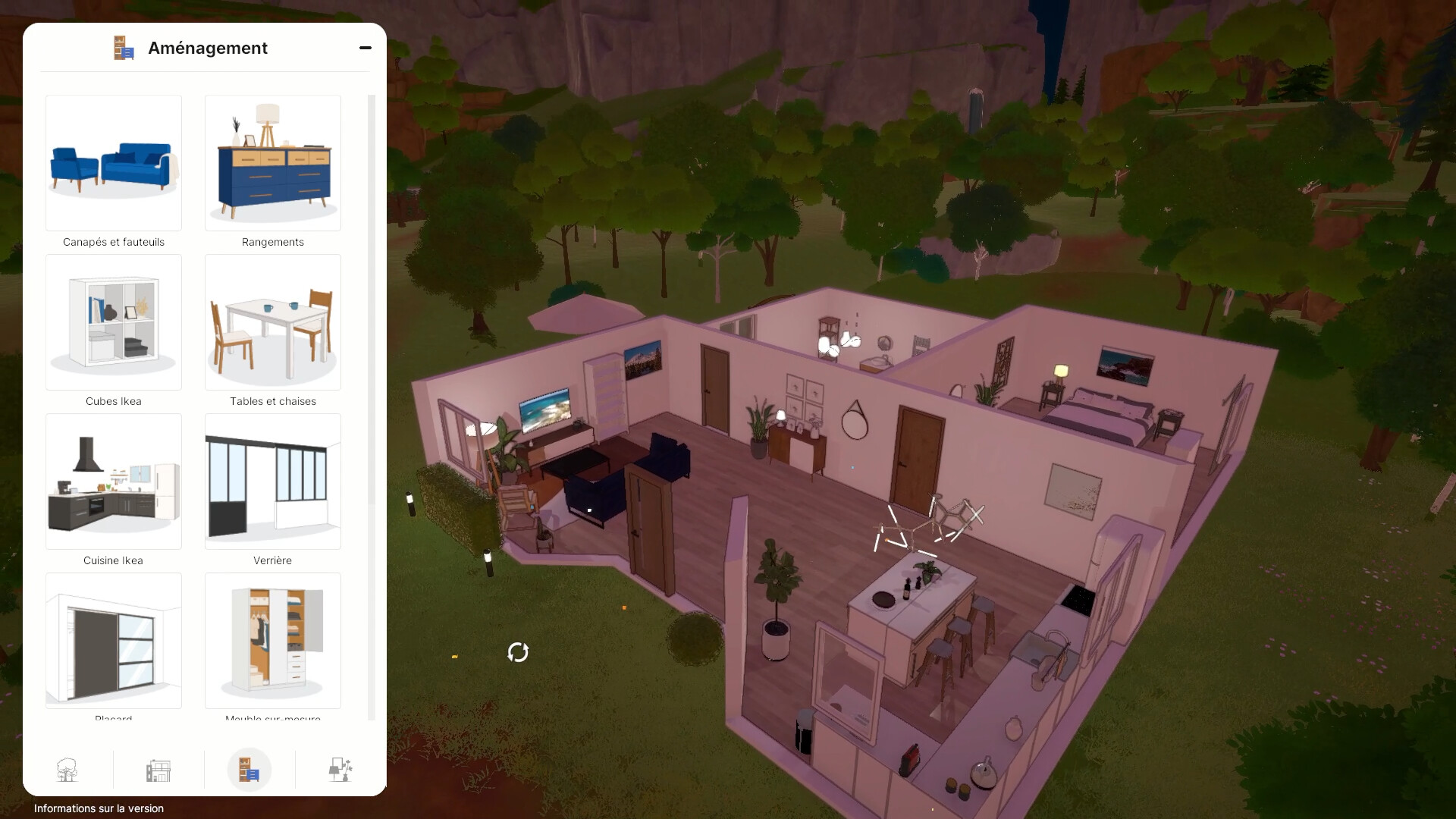1456x819 pixels.
Task: Select the 'Cuisine Ikea' category
Action: pos(113,482)
